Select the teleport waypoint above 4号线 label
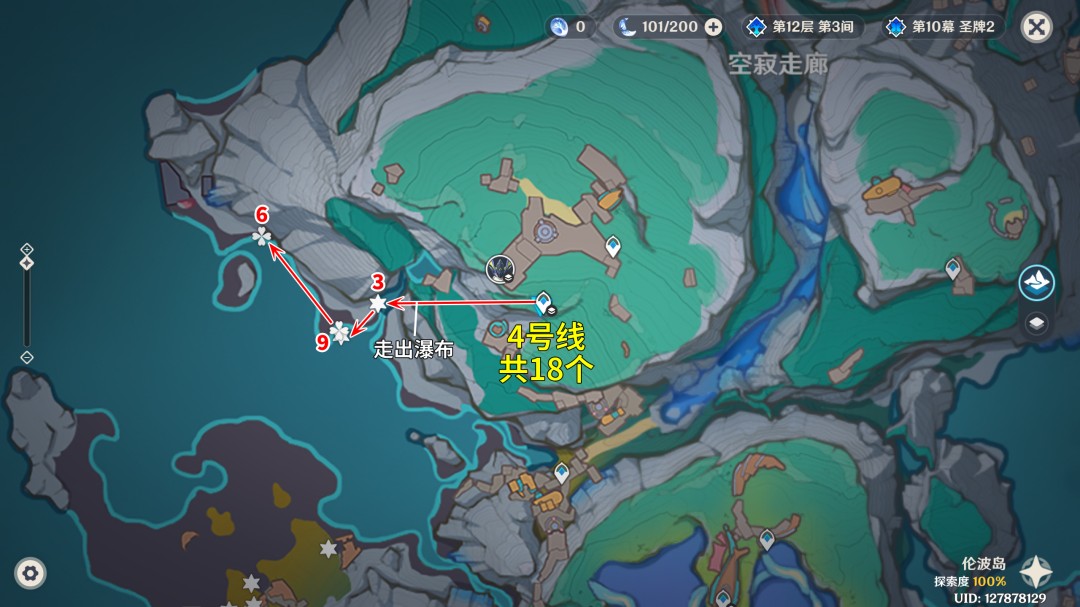 [x=543, y=301]
